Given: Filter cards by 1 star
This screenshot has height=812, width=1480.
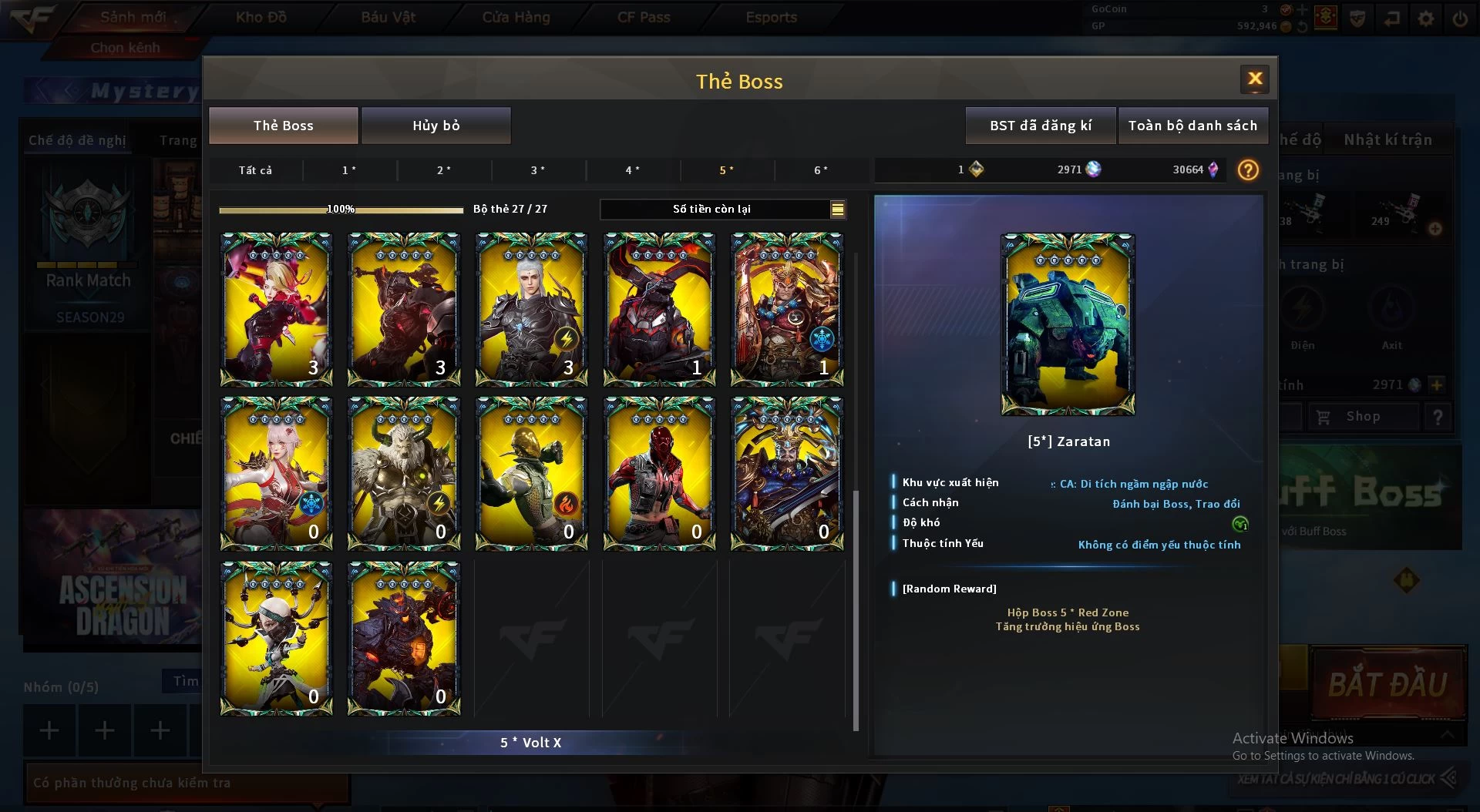Looking at the screenshot, I should [x=349, y=170].
